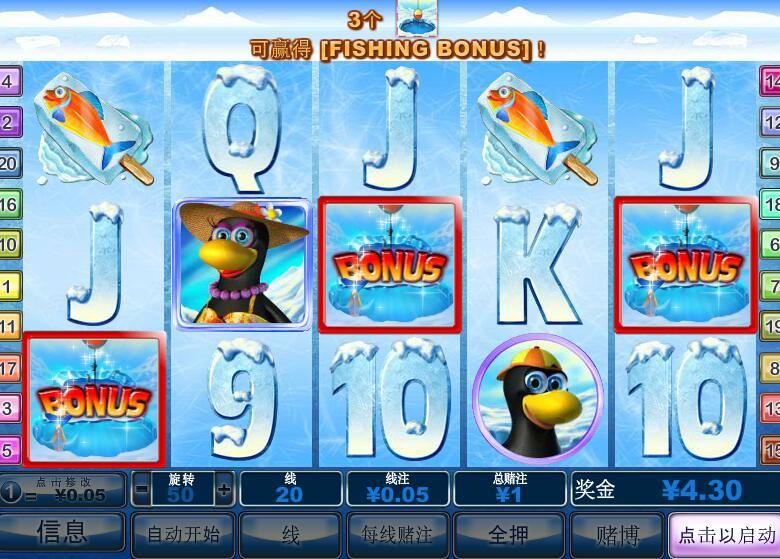Increase the auto spin count with plus
The width and height of the screenshot is (780, 559).
point(223,490)
